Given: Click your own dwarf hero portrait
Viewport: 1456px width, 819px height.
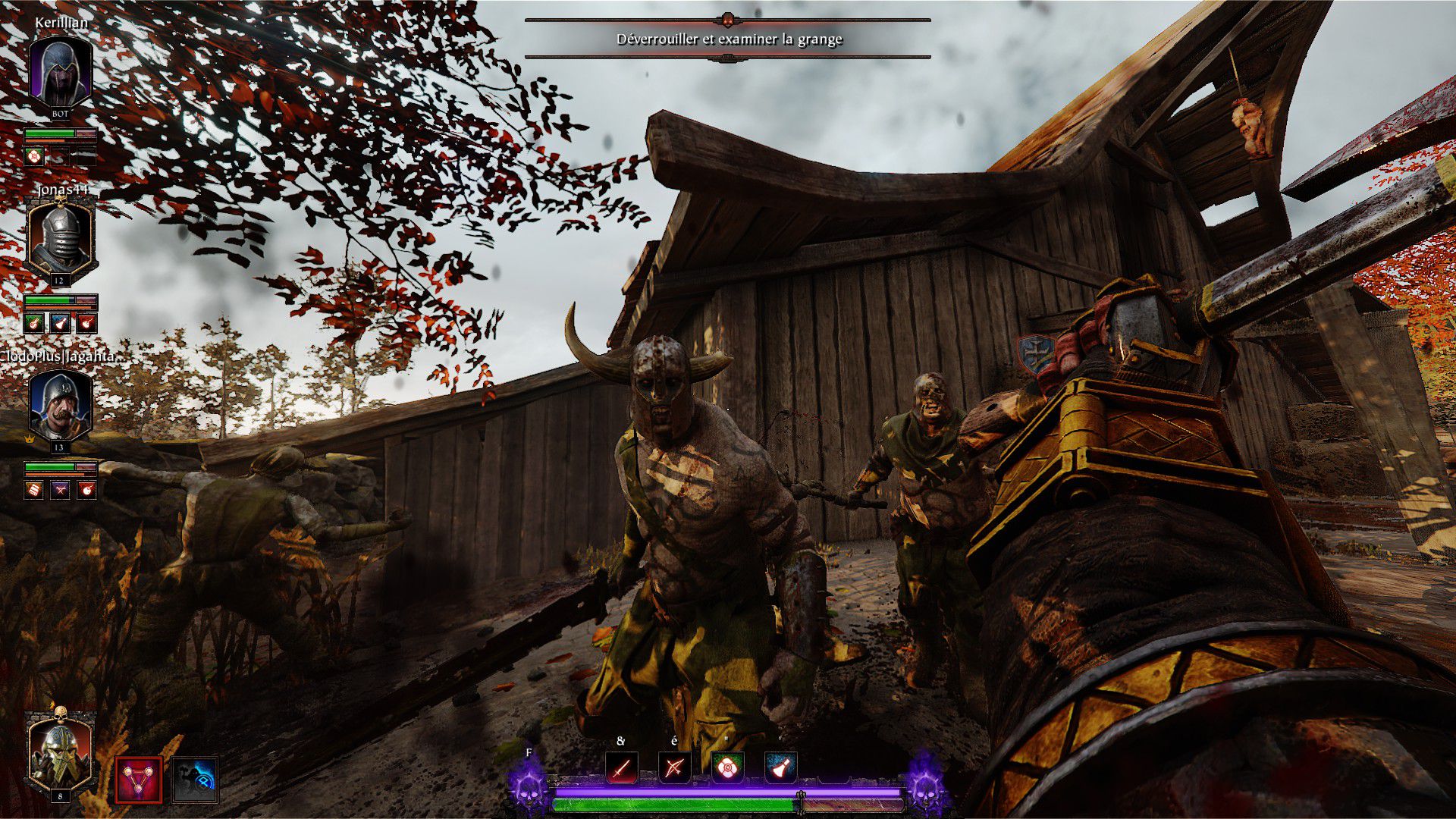Looking at the screenshot, I should [60, 752].
